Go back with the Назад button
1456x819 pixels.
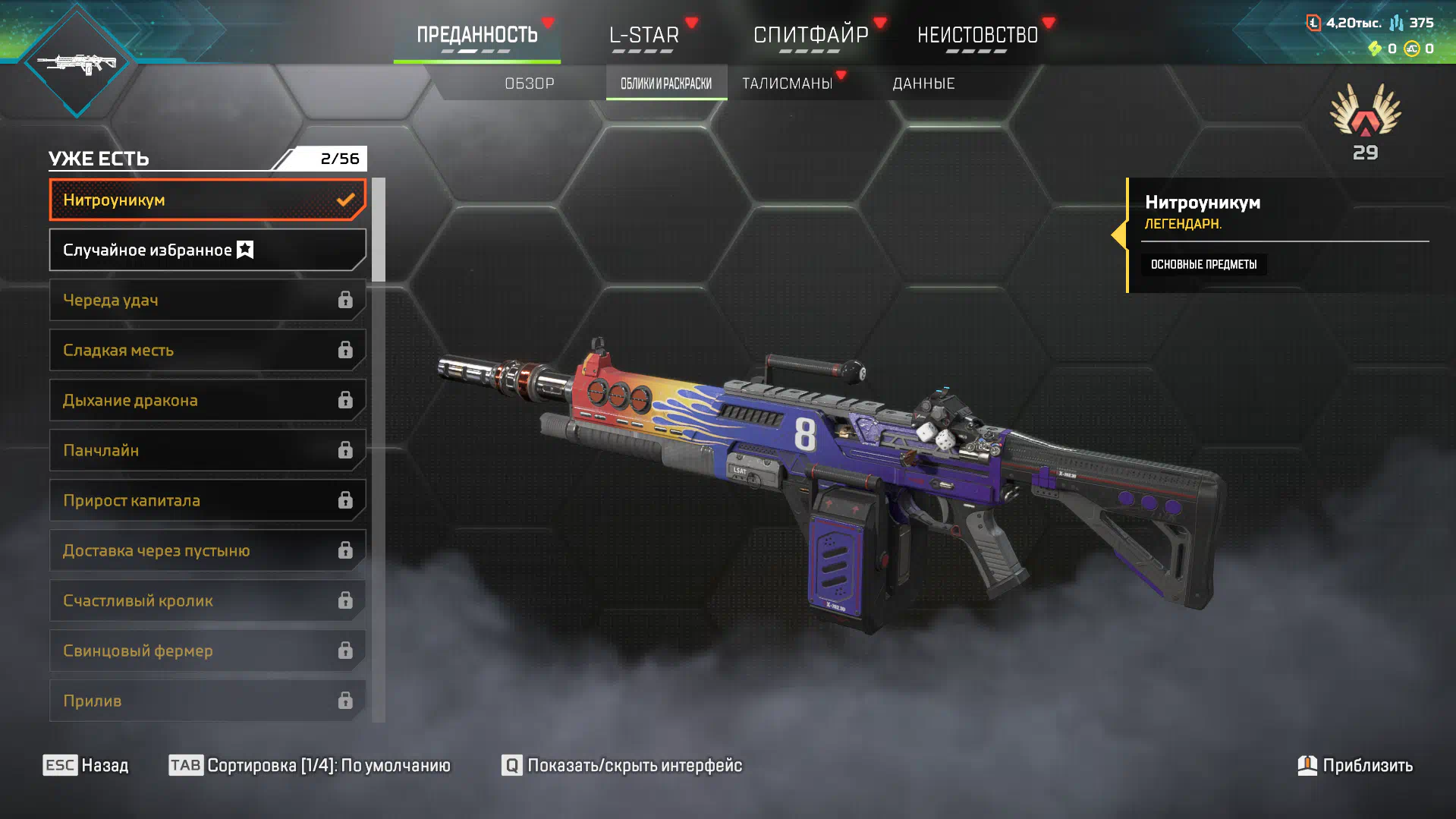point(86,765)
